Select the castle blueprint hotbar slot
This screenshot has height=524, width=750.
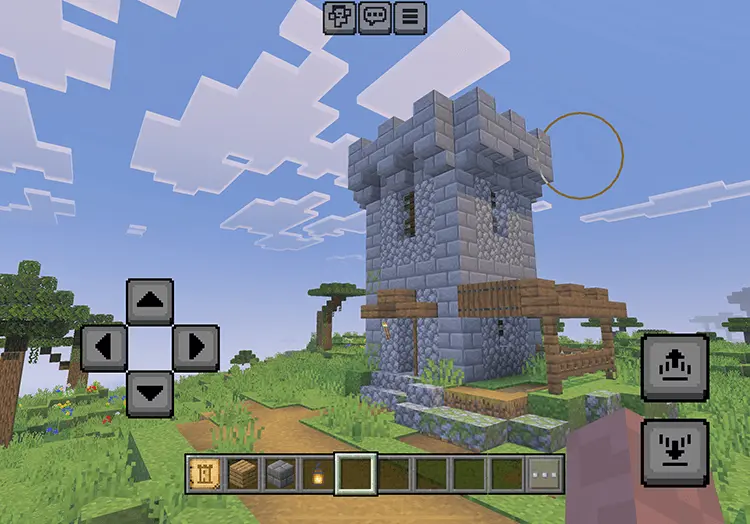[206, 474]
